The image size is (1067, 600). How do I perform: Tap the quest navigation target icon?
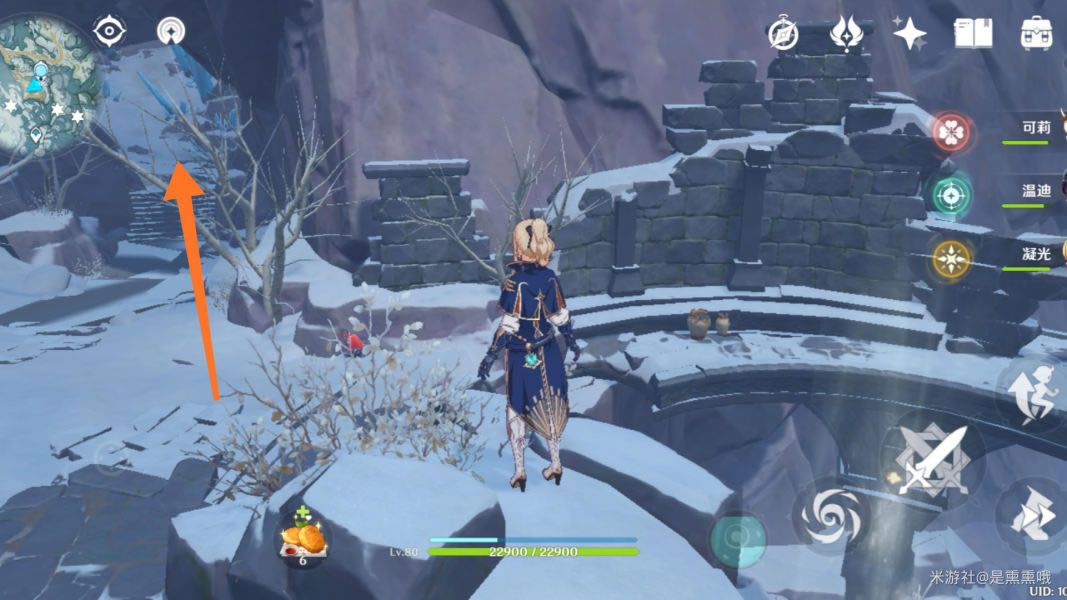[x=109, y=31]
